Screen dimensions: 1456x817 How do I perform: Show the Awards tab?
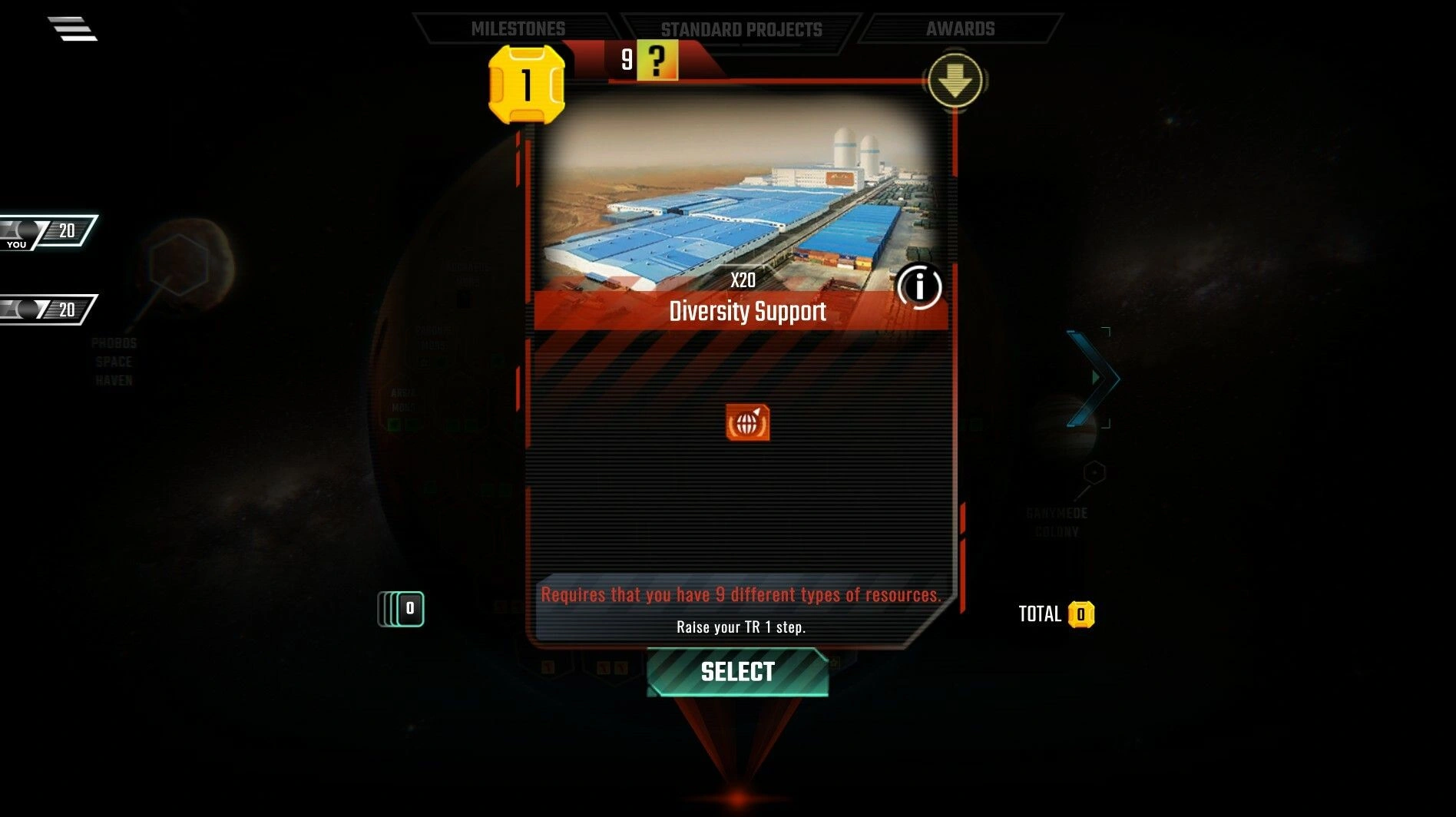pyautogui.click(x=960, y=29)
